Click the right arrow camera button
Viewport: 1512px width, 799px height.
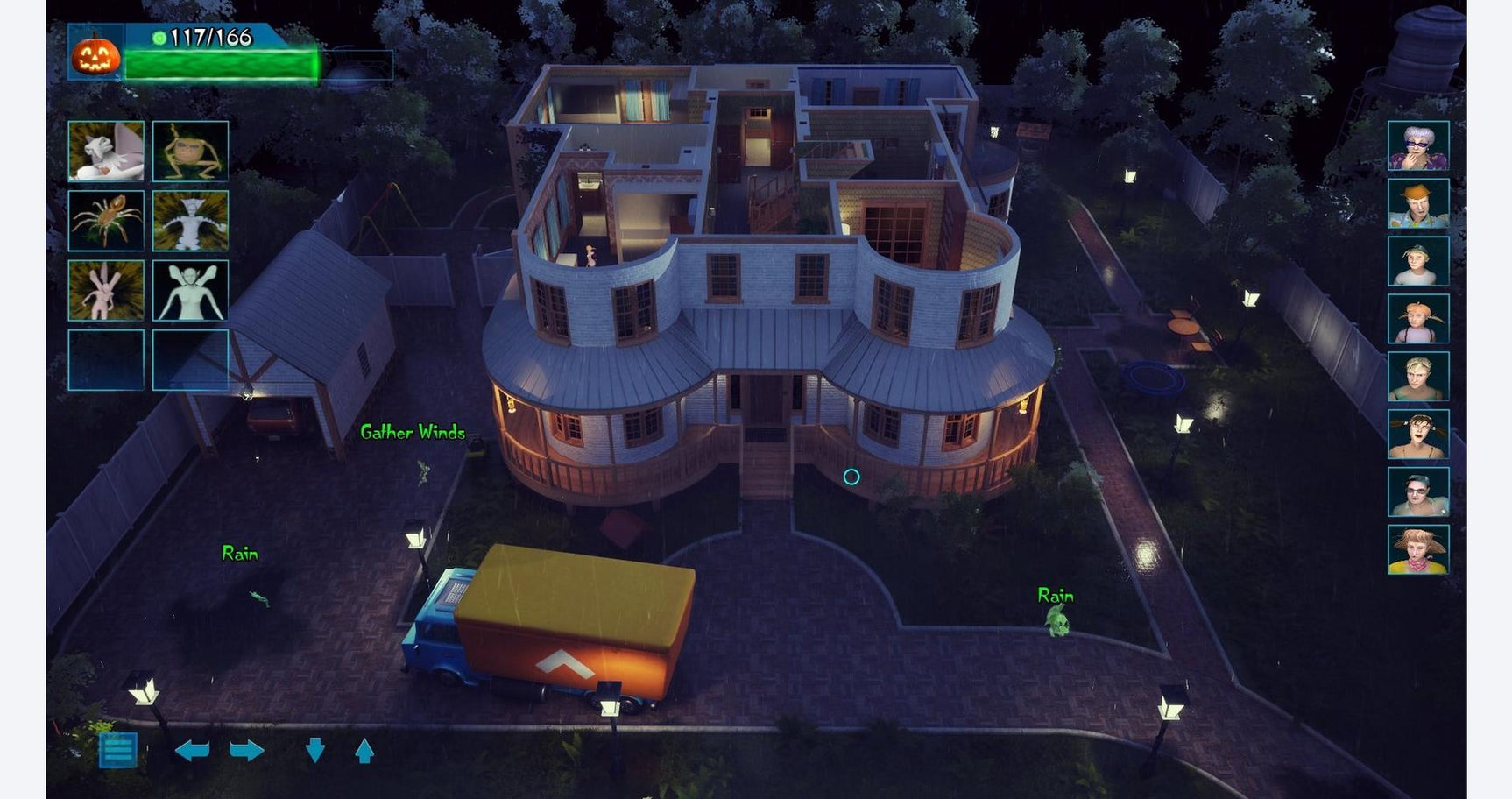click(x=246, y=751)
